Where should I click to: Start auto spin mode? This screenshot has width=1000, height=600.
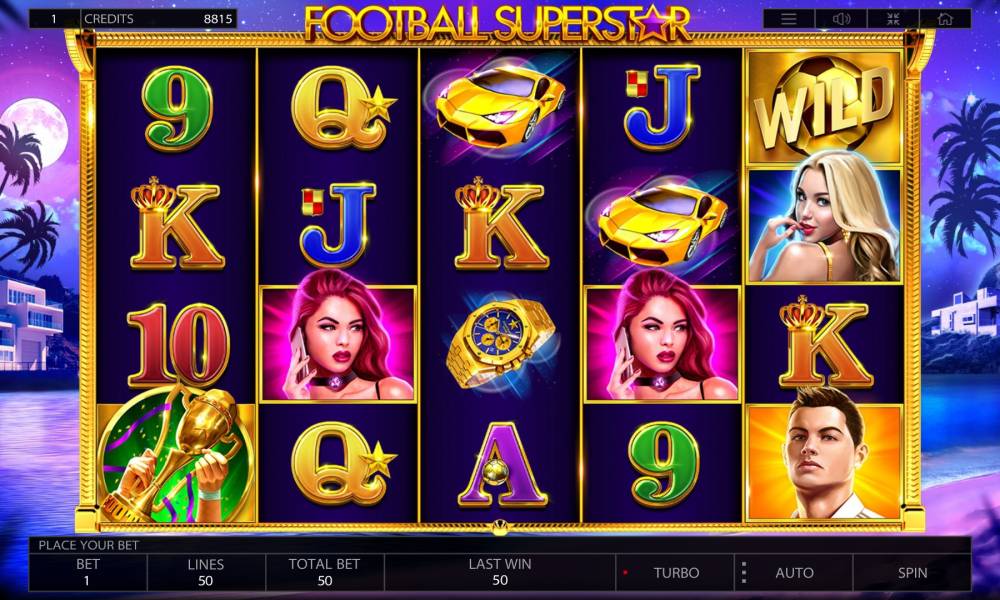click(x=794, y=573)
